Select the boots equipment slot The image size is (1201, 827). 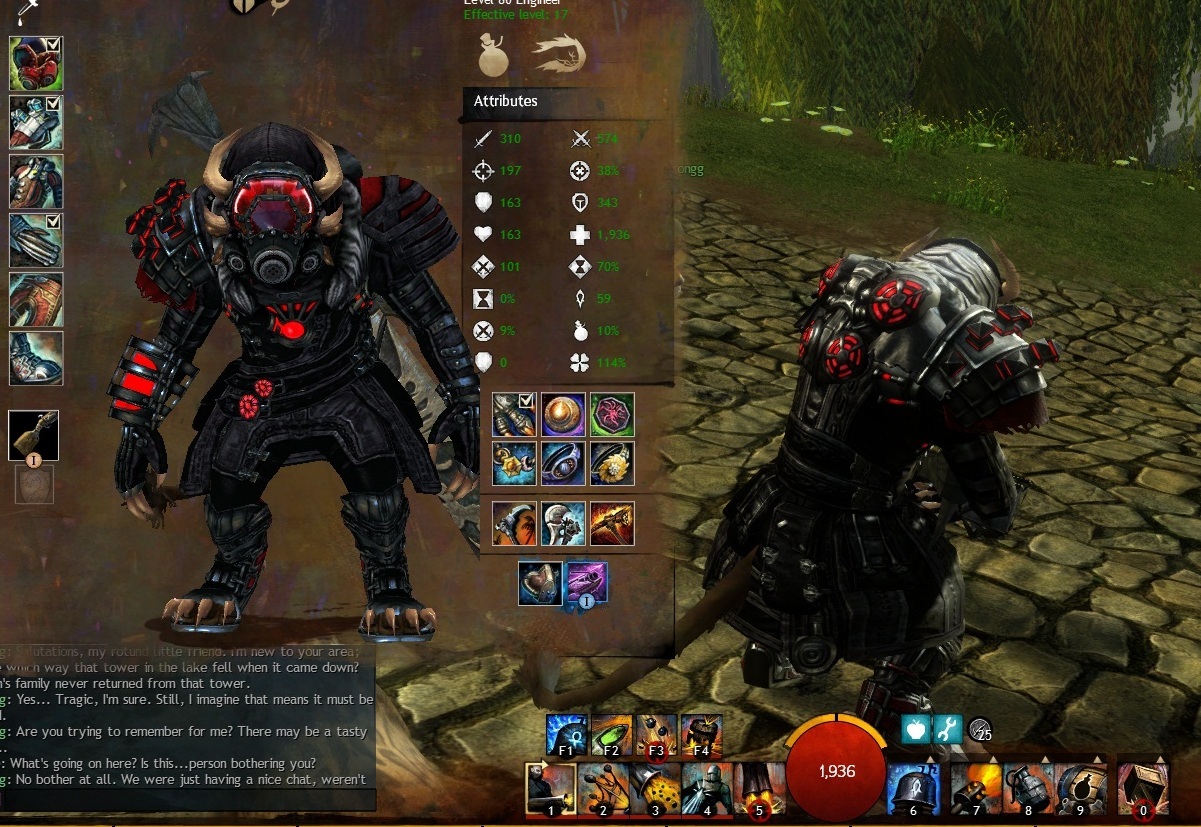36,358
